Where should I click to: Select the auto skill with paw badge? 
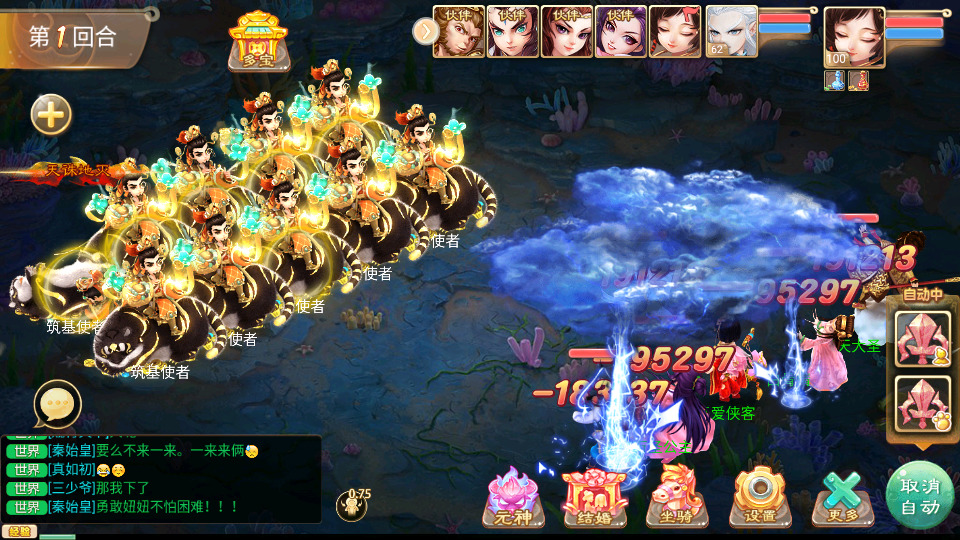921,402
